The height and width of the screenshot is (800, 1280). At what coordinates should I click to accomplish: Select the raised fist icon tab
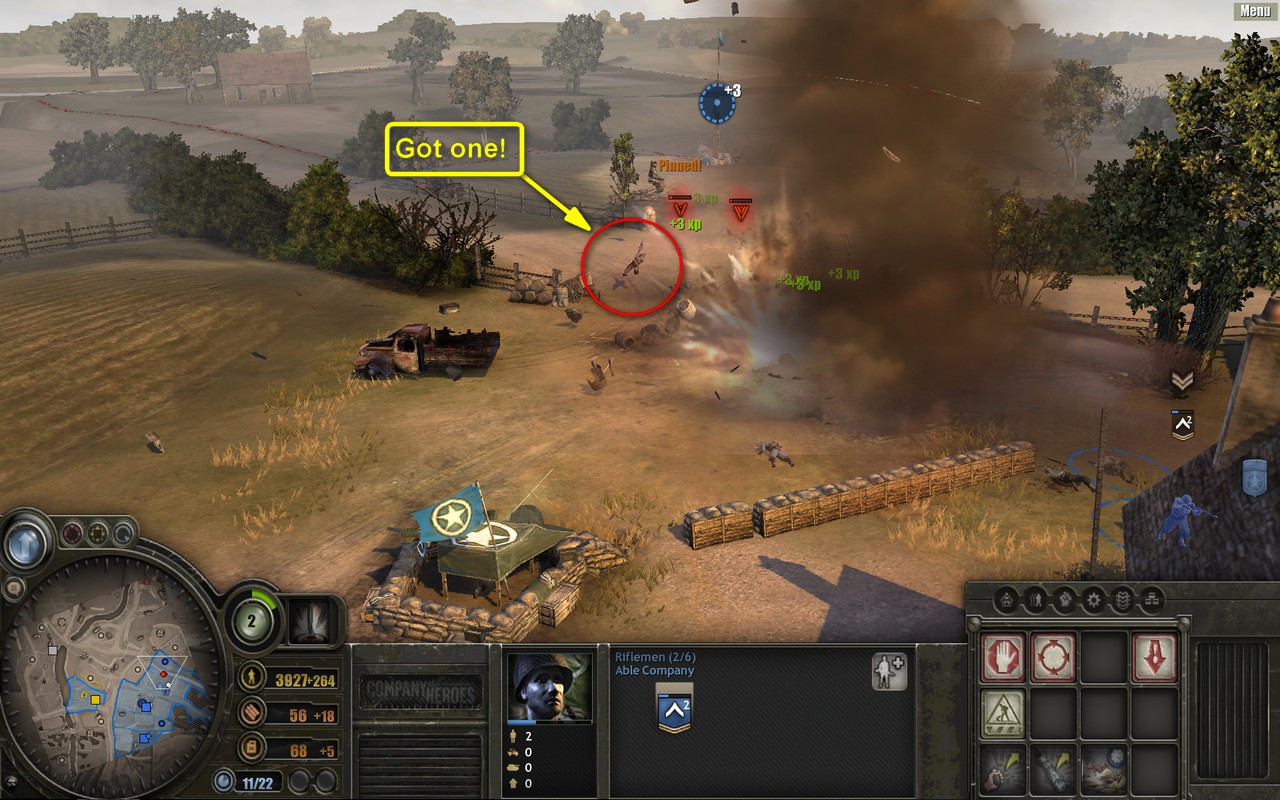1065,601
